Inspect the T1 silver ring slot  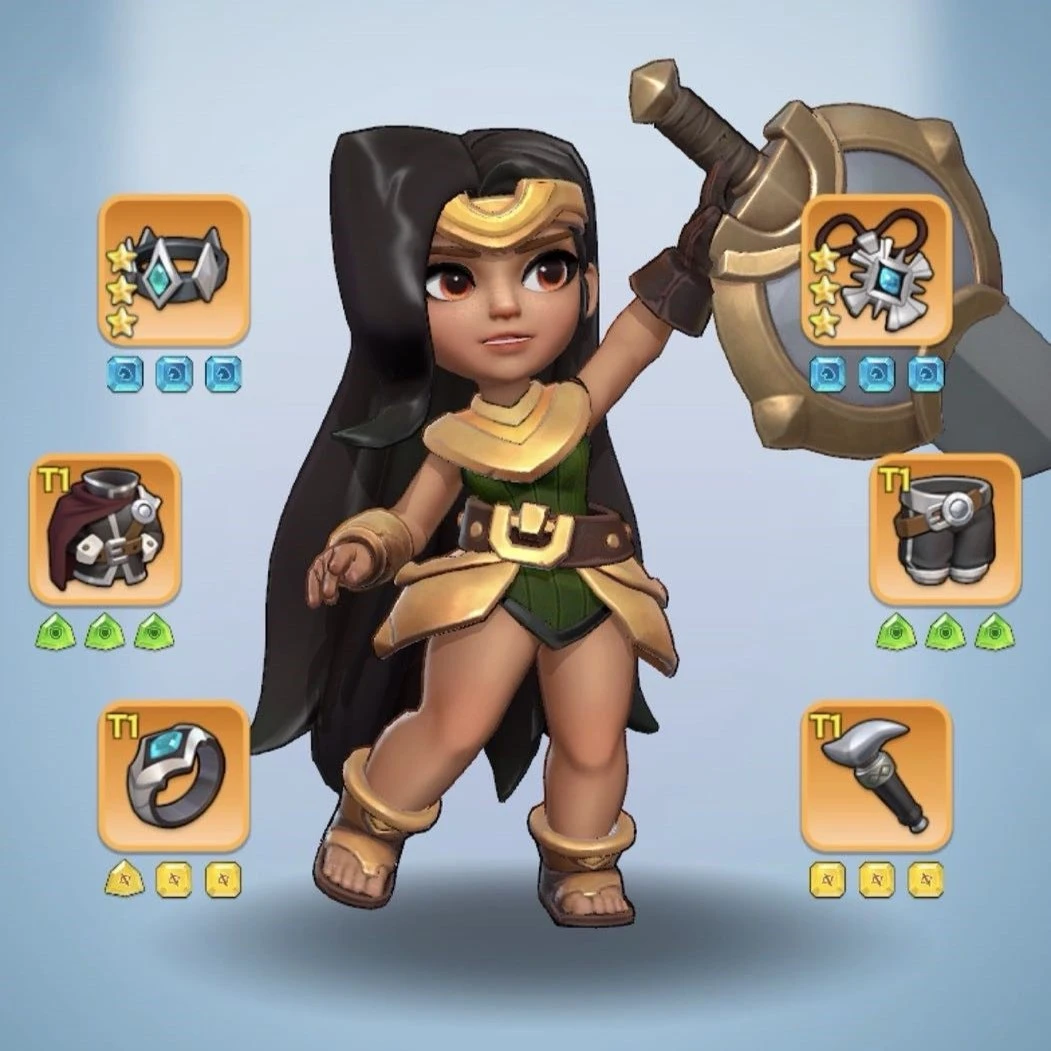174,776
